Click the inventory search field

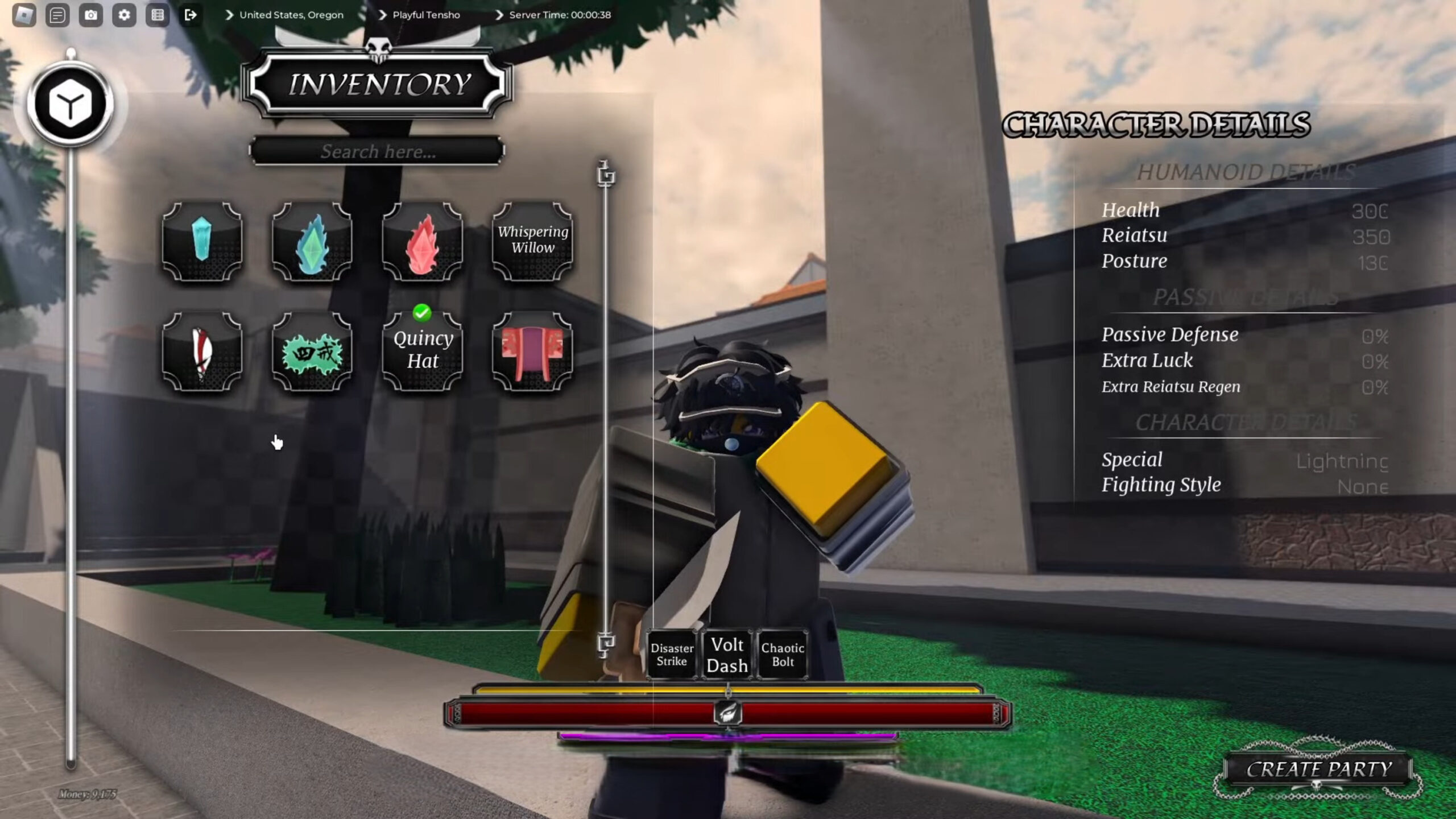[x=377, y=151]
